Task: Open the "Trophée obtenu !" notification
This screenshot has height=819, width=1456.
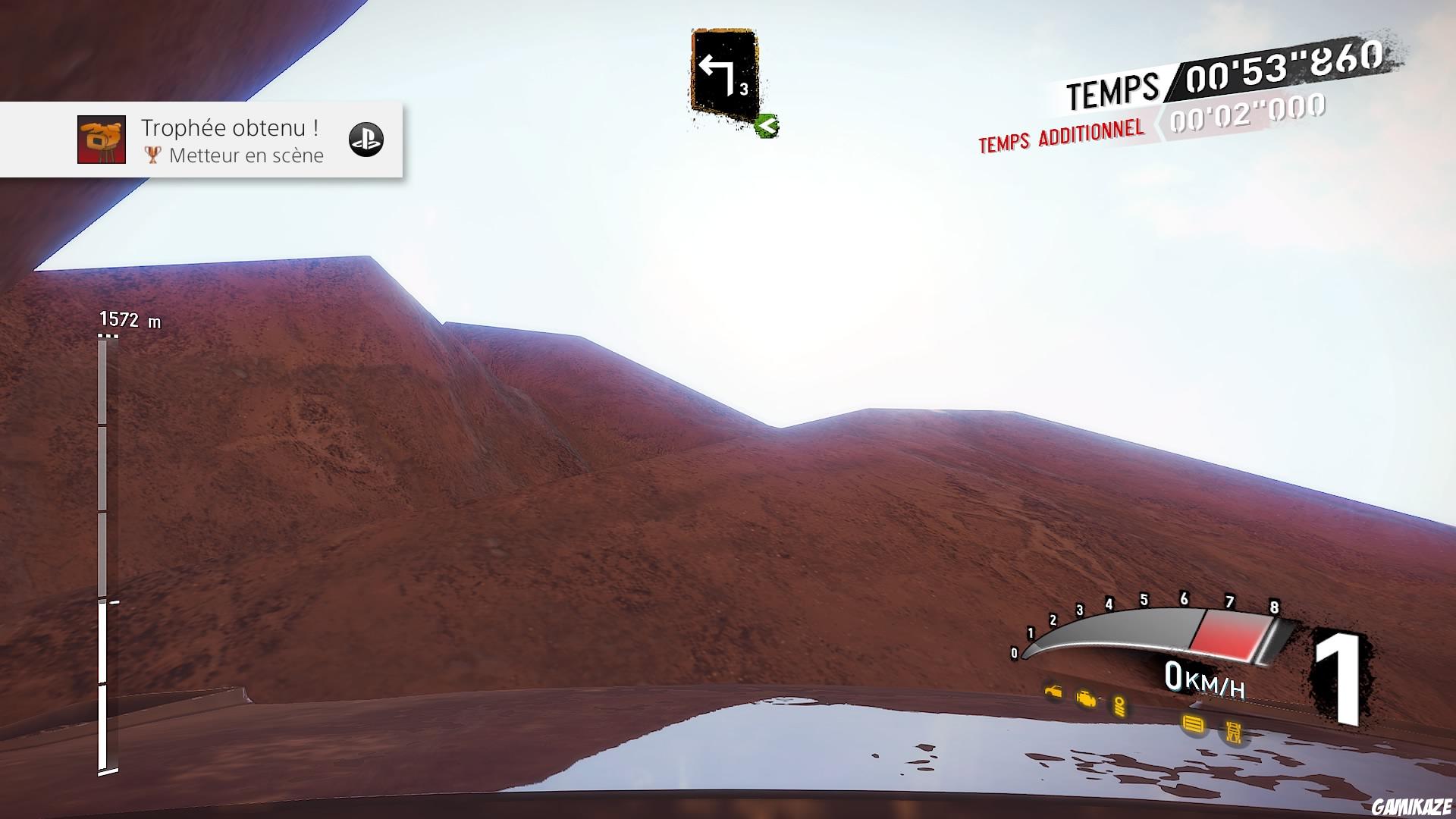Action: pyautogui.click(x=229, y=140)
